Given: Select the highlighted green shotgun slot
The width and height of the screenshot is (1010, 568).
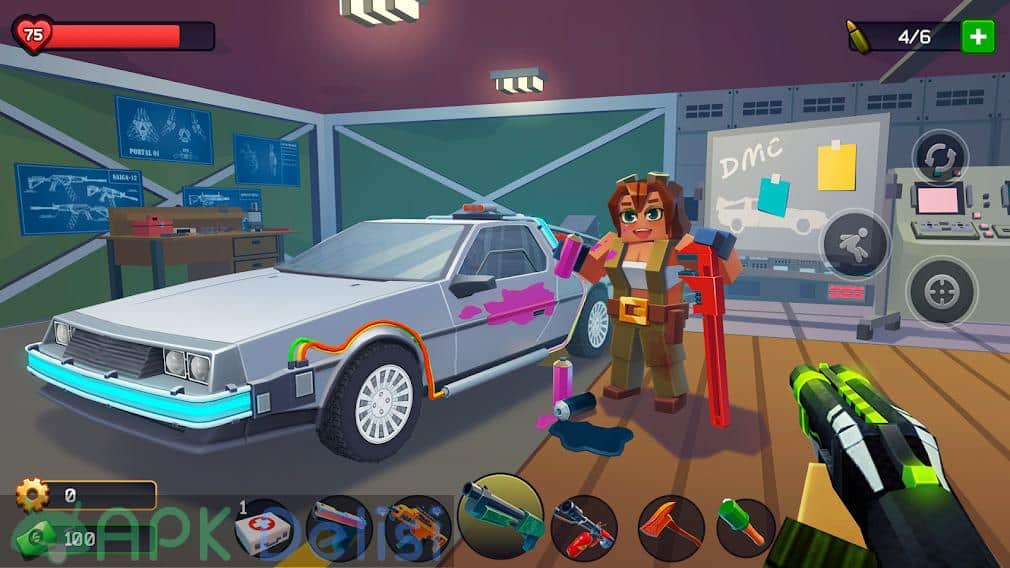Looking at the screenshot, I should 501,516.
